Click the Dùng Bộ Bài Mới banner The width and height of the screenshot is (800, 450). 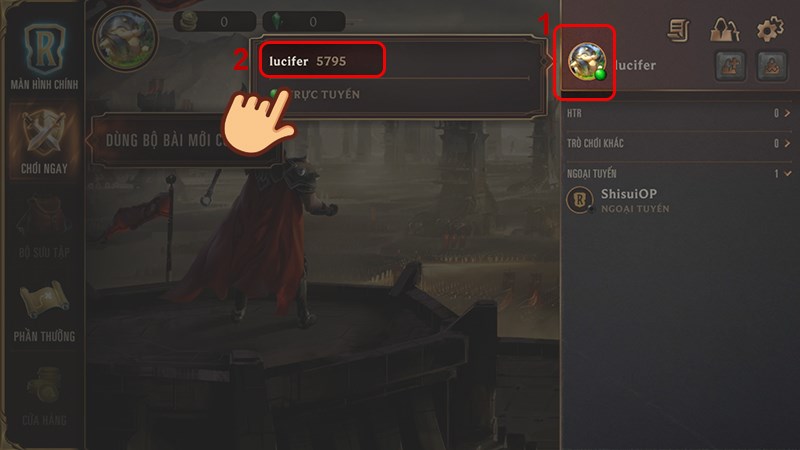[185, 140]
